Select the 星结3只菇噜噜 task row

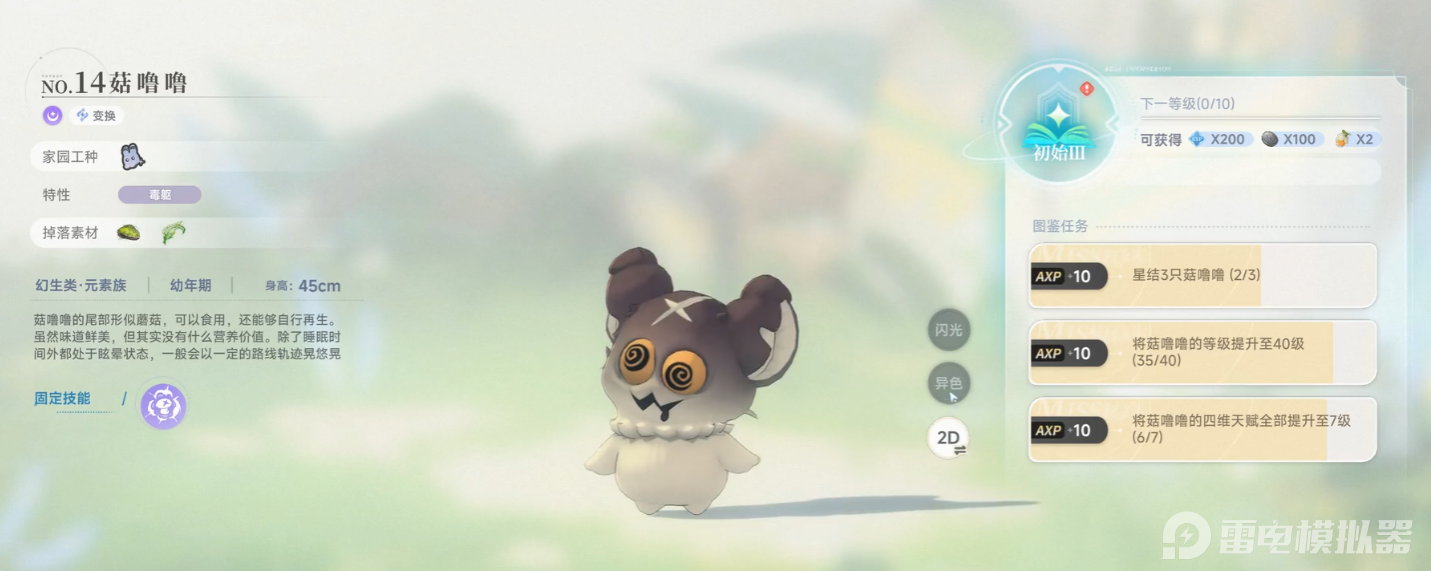point(1202,275)
